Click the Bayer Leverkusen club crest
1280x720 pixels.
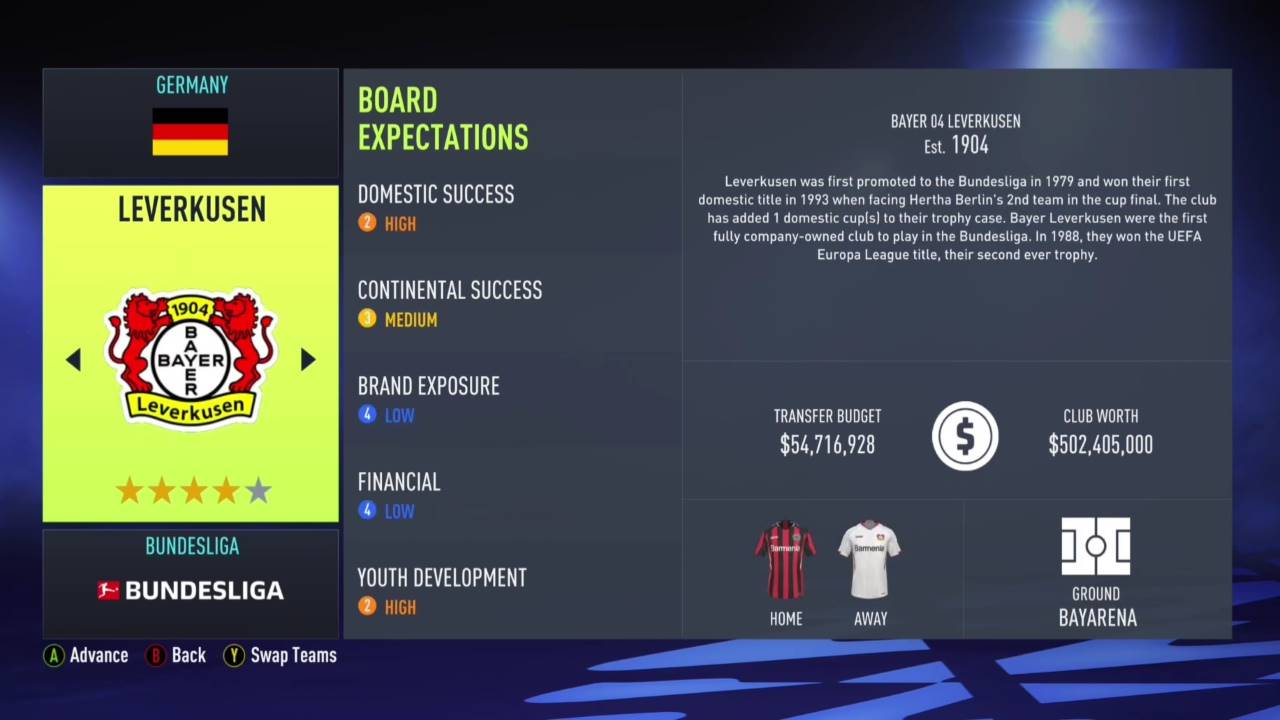[190, 358]
